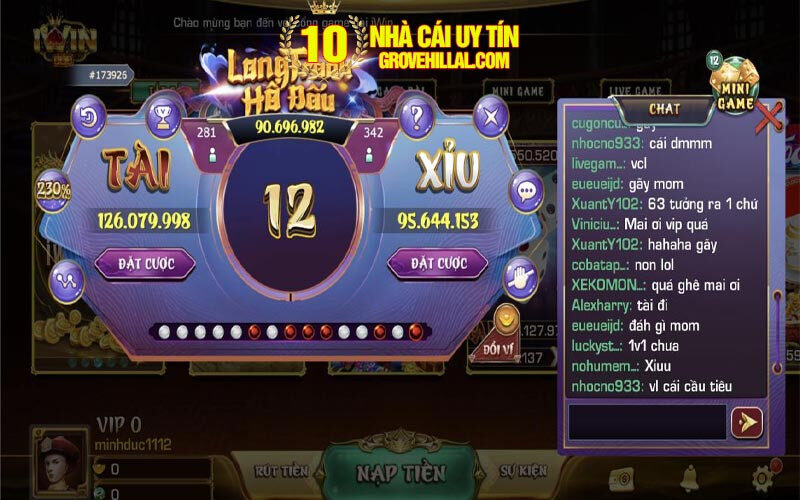The height and width of the screenshot is (500, 800).
Task: Focus the chat message input box
Action: [x=646, y=422]
